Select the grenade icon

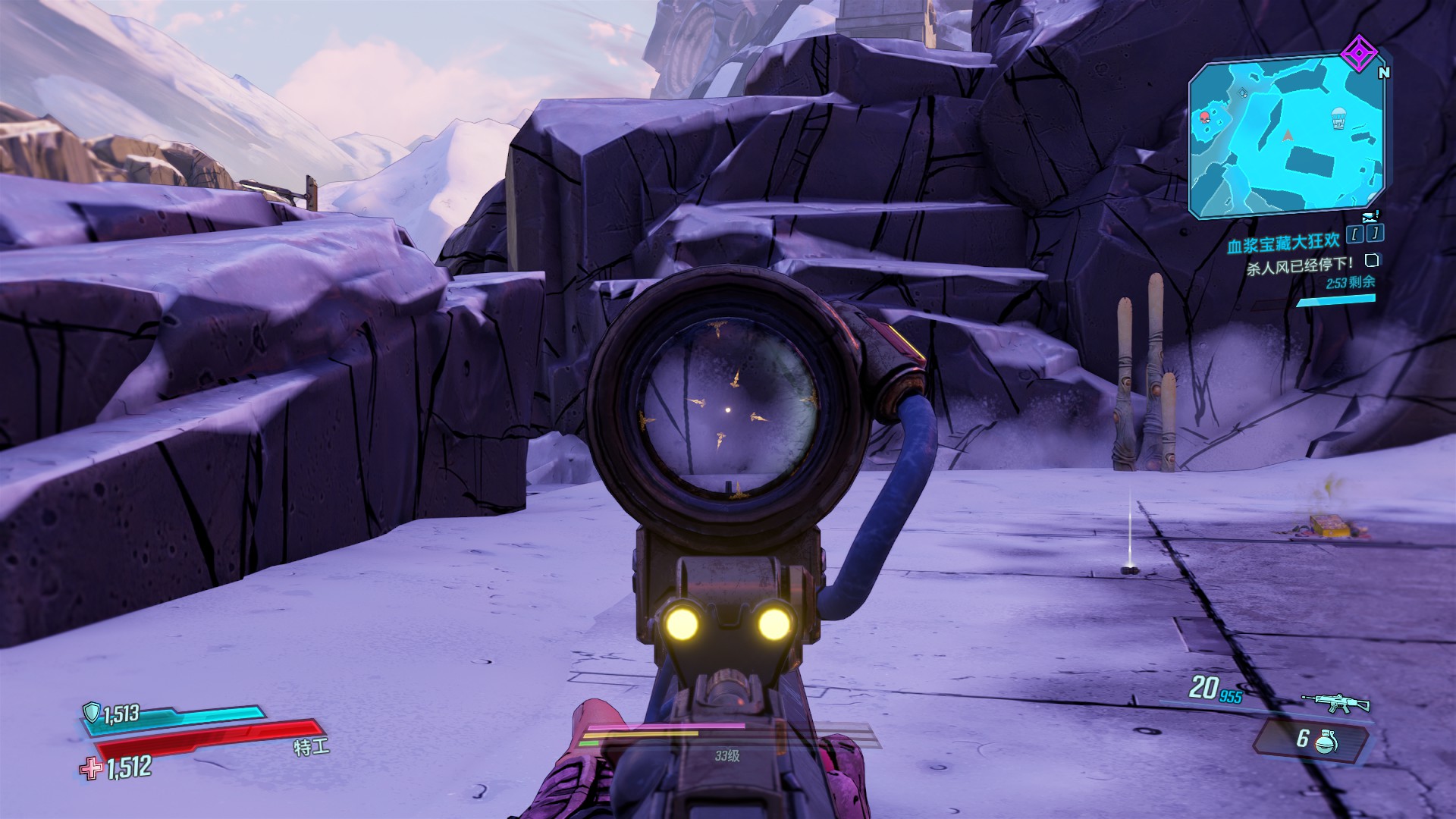(1327, 740)
